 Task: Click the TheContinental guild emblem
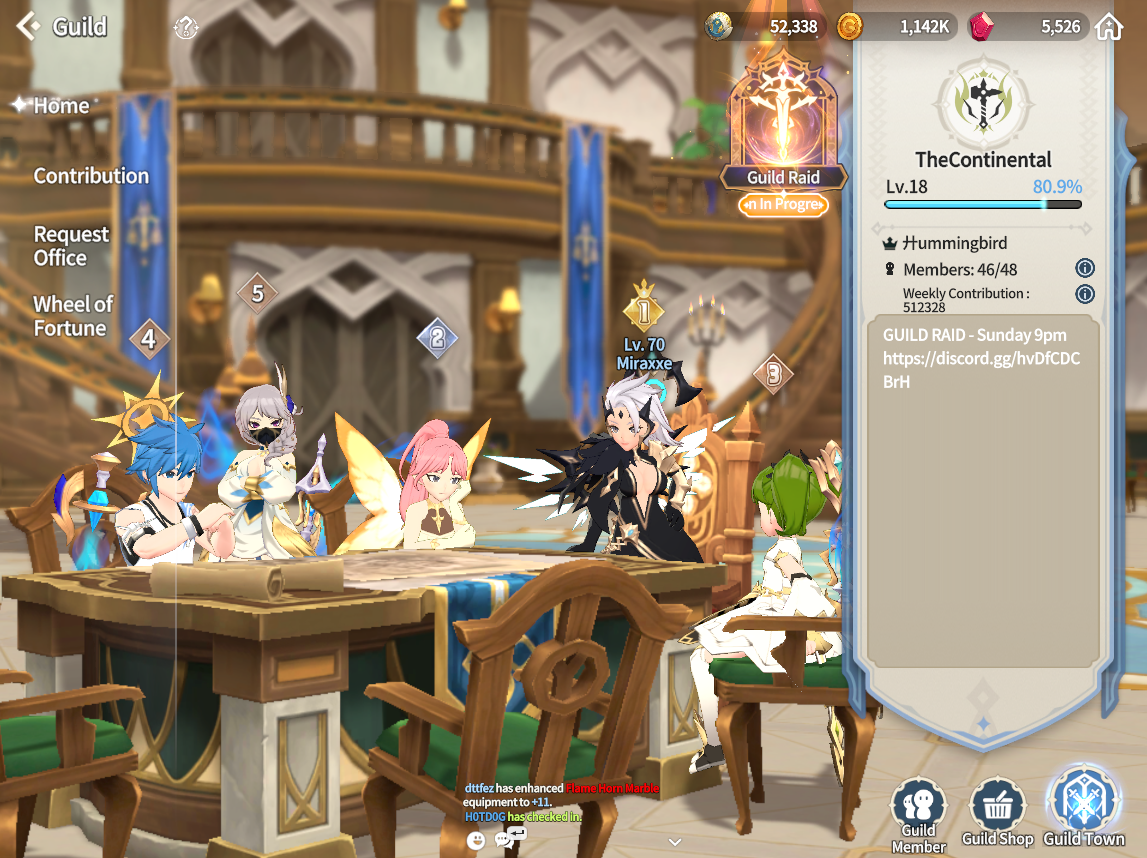[983, 101]
